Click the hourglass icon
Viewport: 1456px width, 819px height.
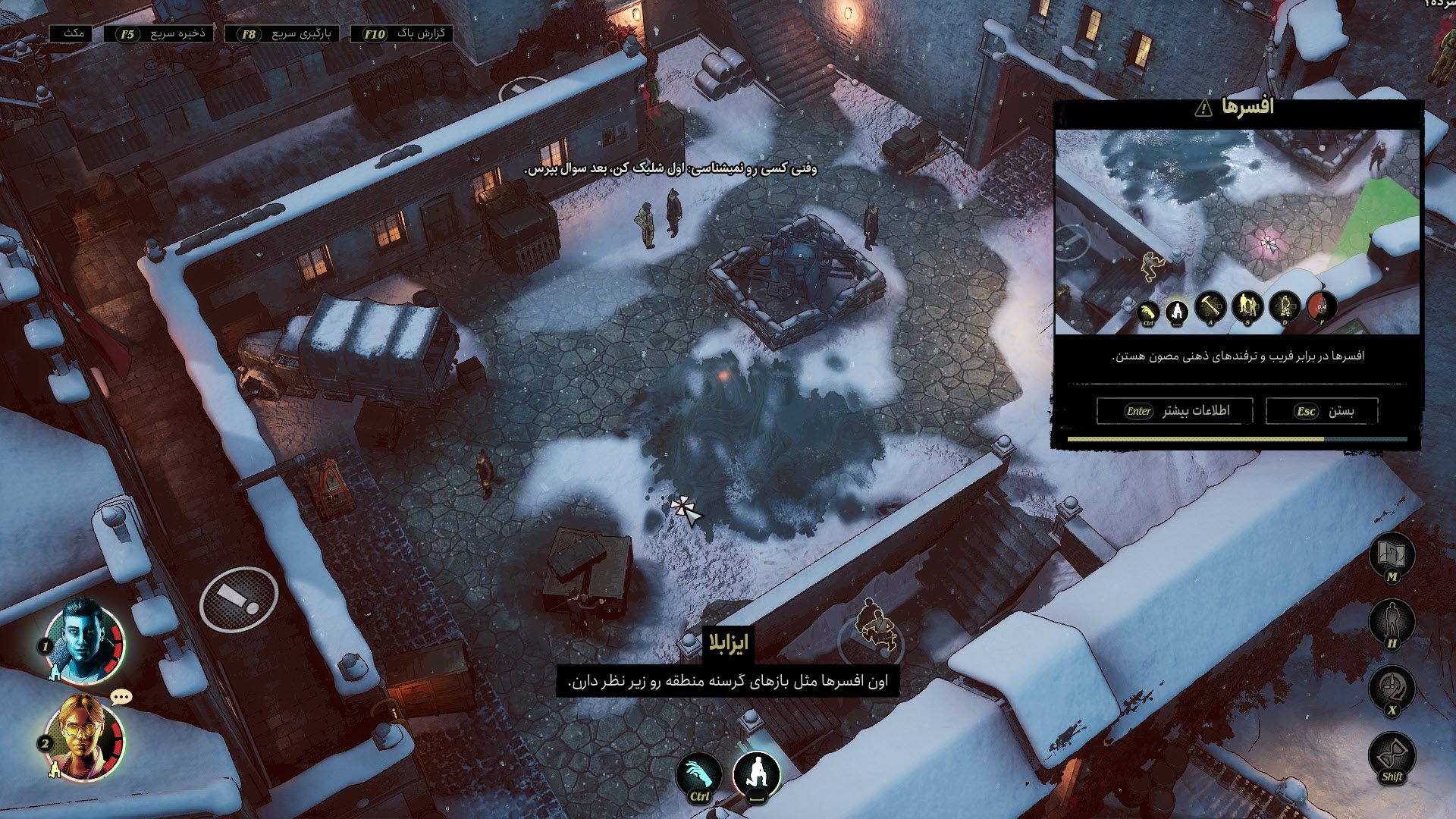tap(1392, 755)
